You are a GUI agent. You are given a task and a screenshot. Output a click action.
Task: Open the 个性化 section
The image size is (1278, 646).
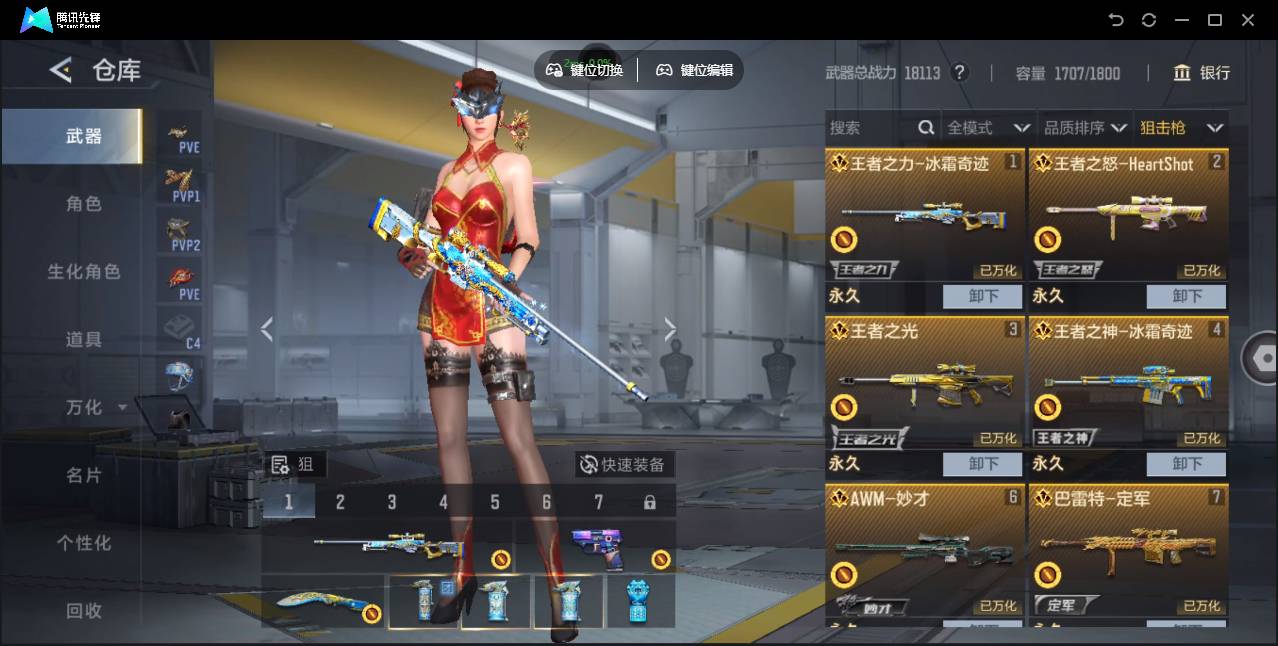(84, 543)
